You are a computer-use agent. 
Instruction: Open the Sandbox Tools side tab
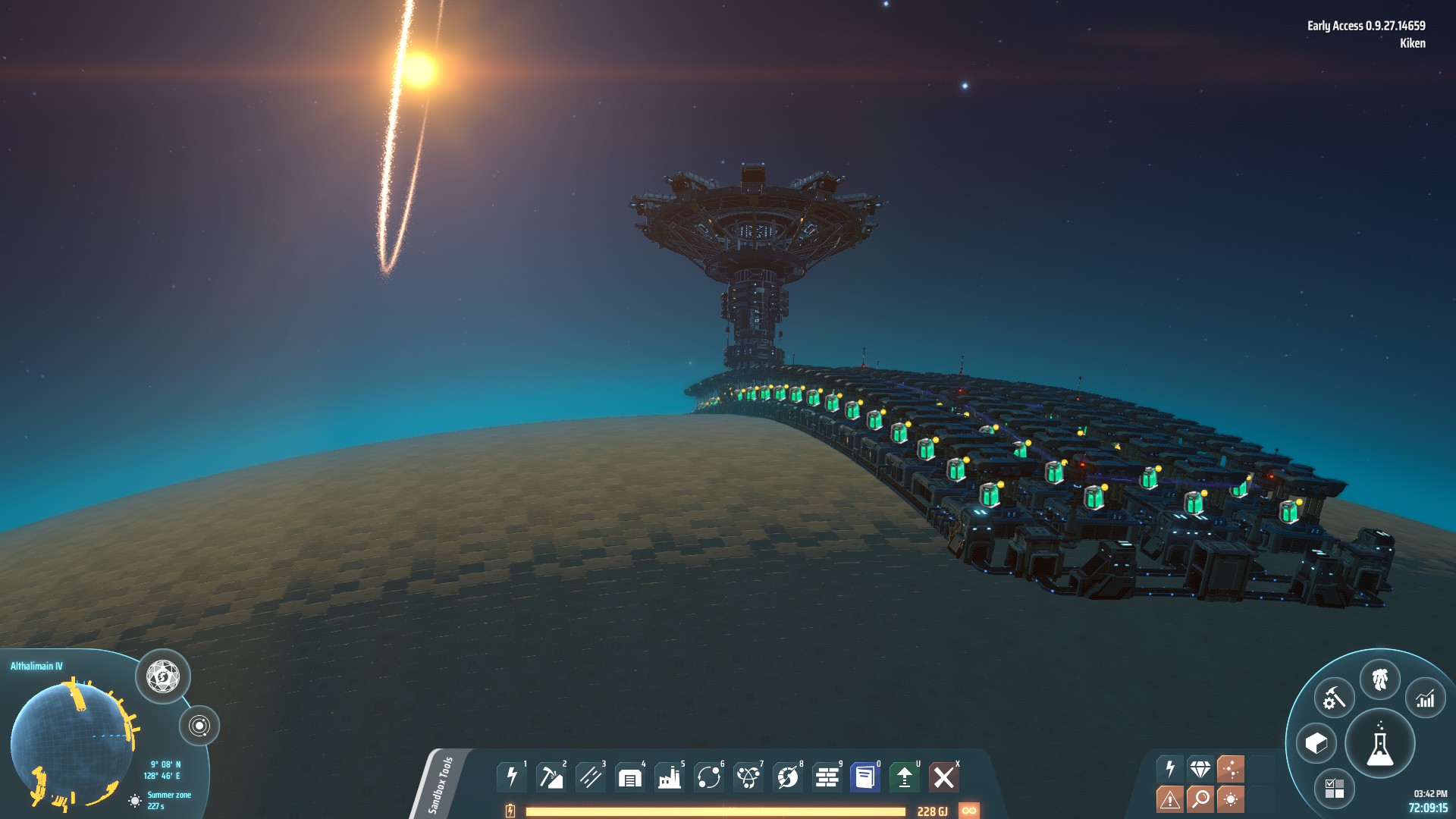[441, 785]
